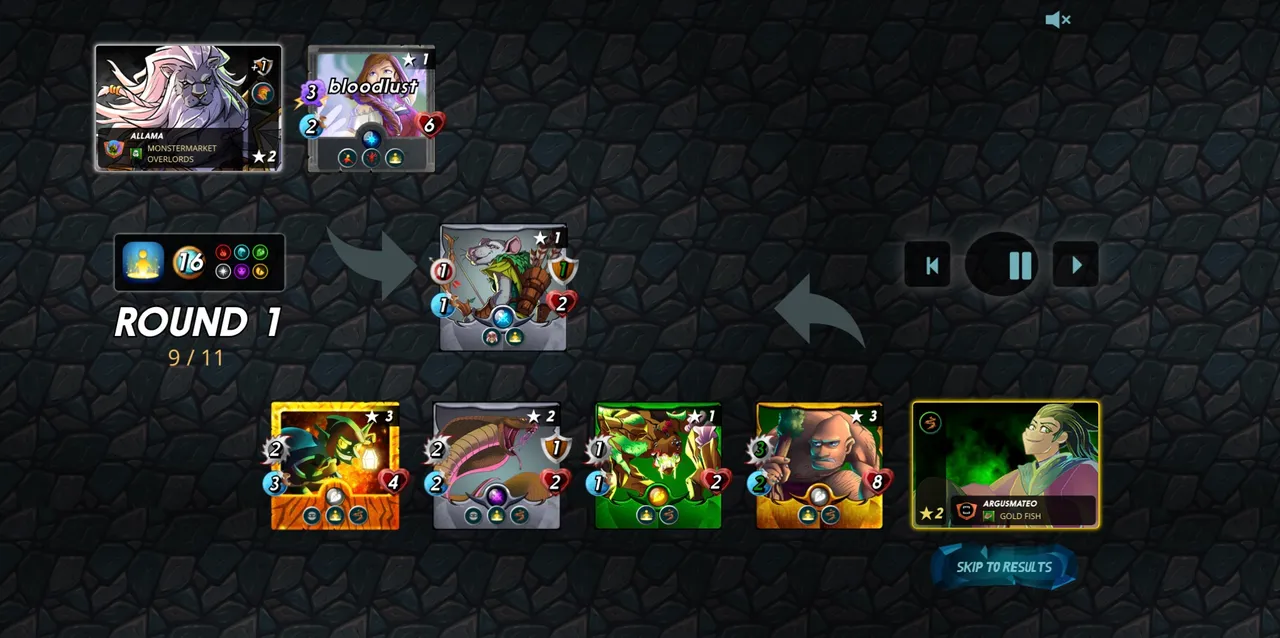
Task: Select the rat archer card in center
Action: (503, 288)
